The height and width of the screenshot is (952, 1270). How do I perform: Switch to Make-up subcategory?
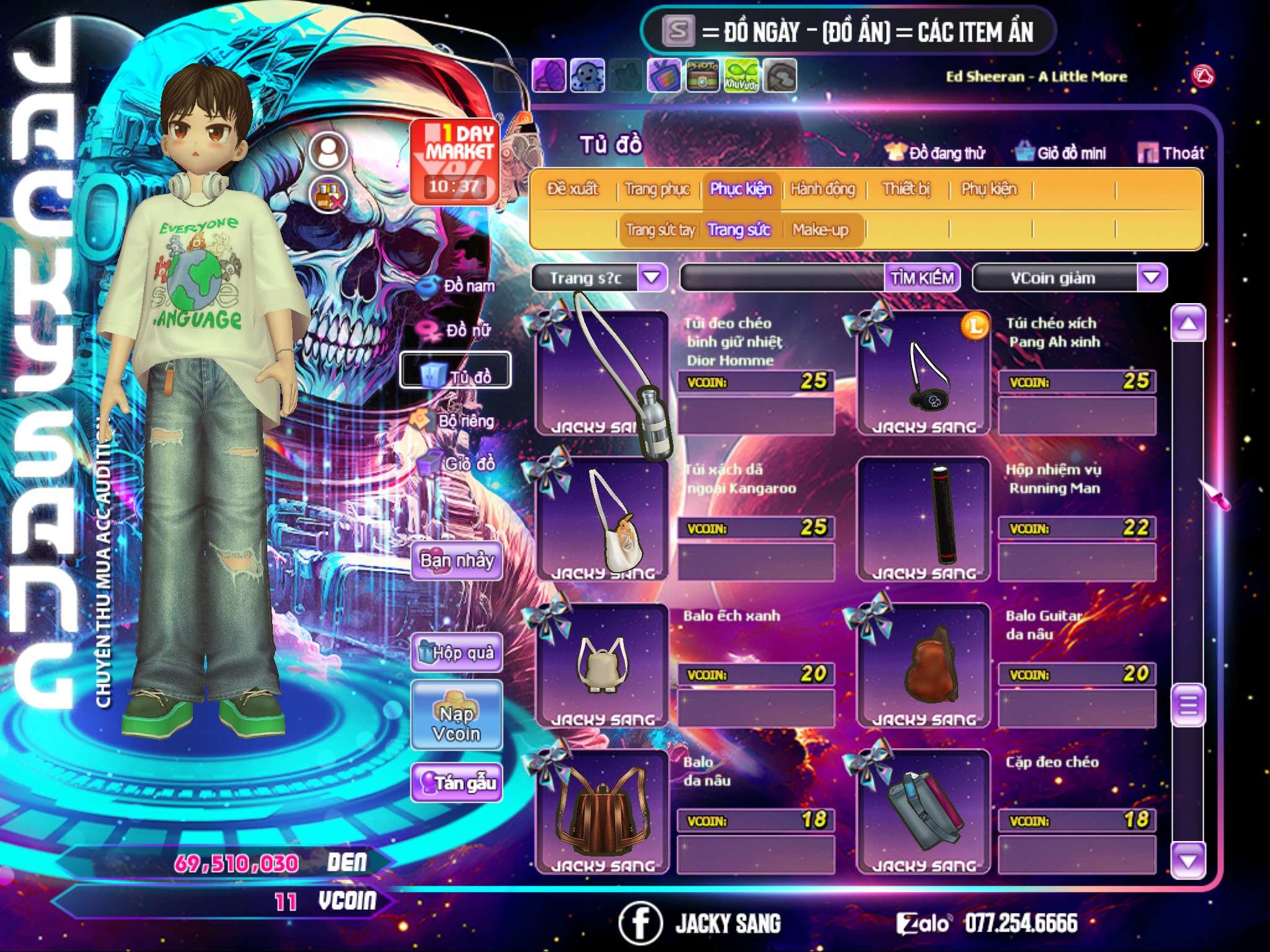[820, 230]
